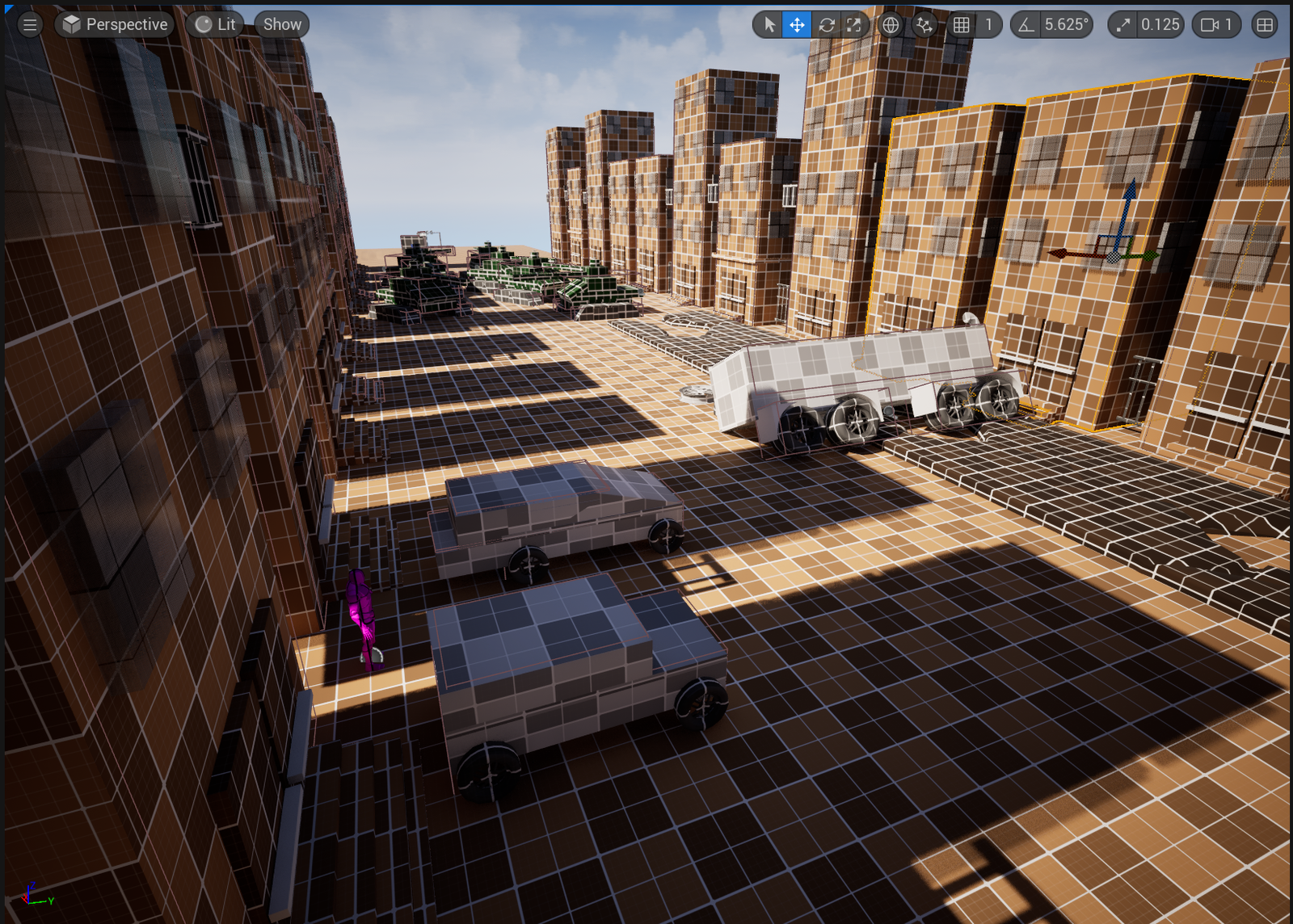Viewport: 1293px width, 924px height.
Task: Click the Perspective cube icon
Action: coord(70,24)
